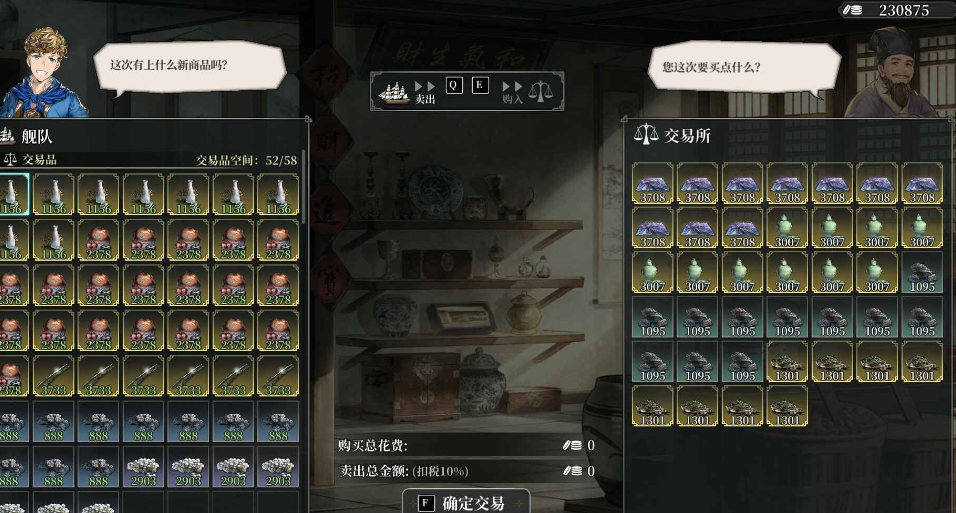This screenshot has width=956, height=513.
Task: Switch to 购入 buy mode scales icon
Action: pyautogui.click(x=540, y=91)
